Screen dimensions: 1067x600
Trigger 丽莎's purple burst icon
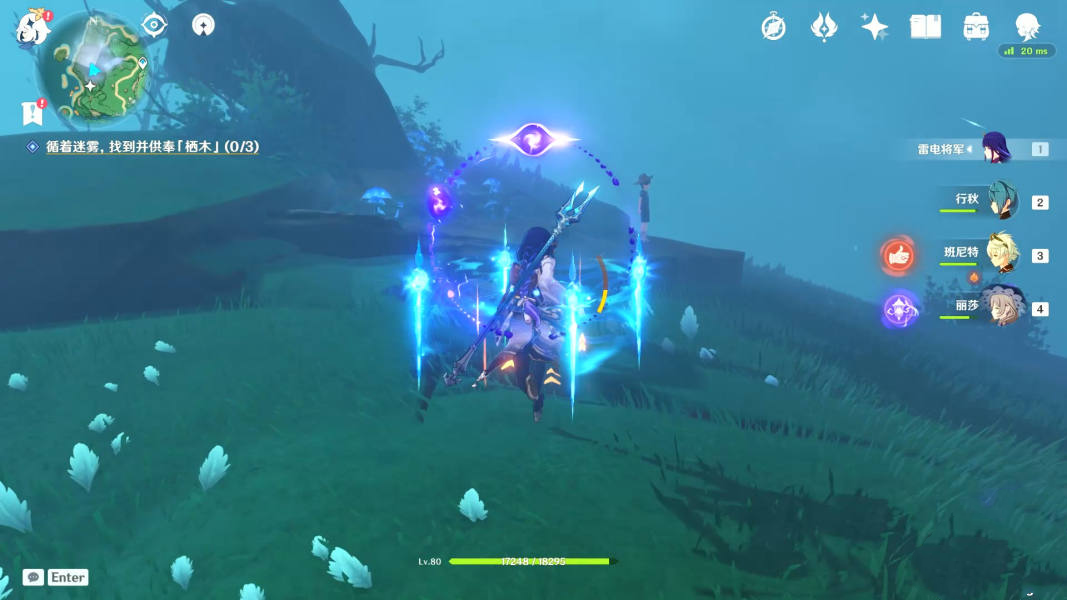click(898, 309)
